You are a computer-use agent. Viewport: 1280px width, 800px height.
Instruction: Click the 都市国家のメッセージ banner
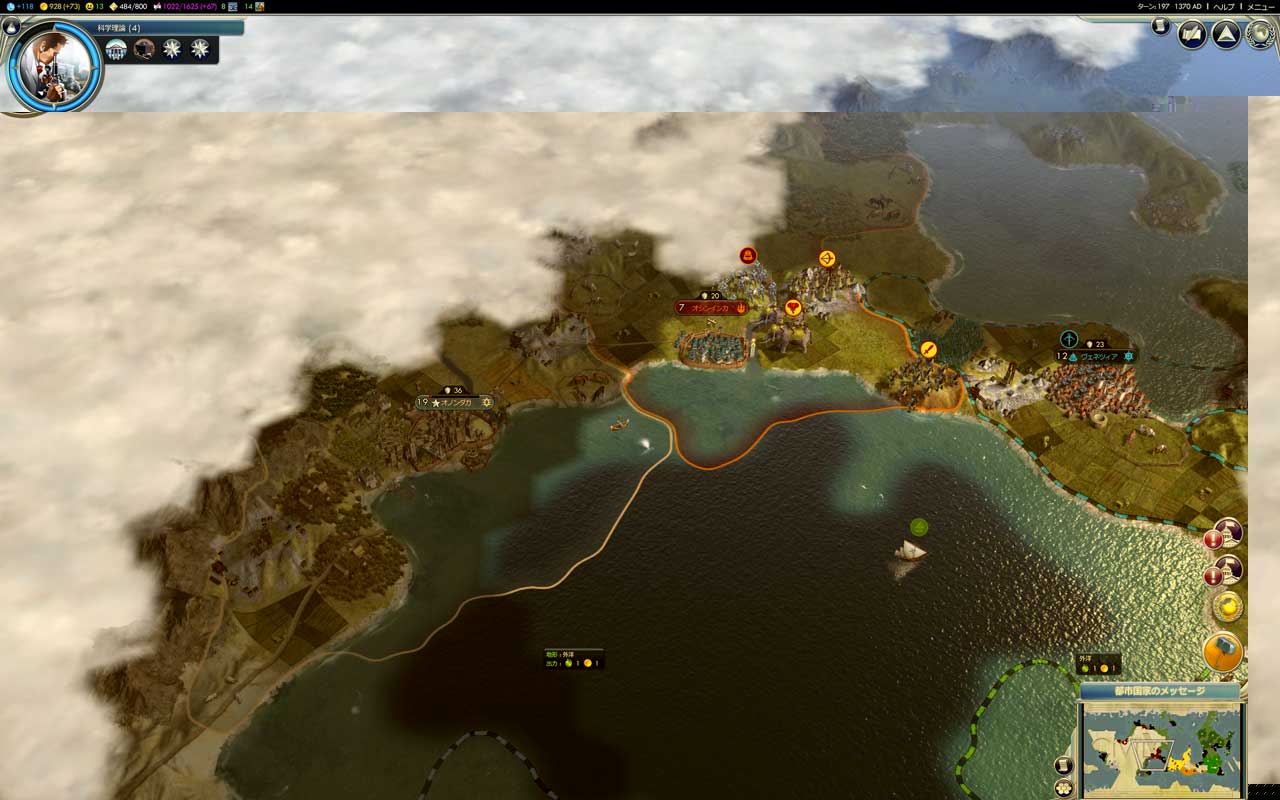click(x=1159, y=691)
